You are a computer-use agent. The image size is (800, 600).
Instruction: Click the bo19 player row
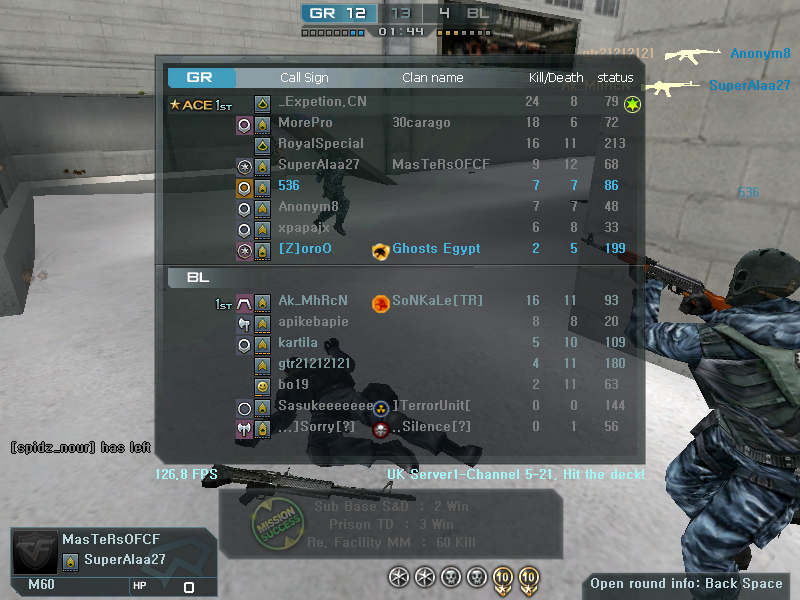[293, 385]
